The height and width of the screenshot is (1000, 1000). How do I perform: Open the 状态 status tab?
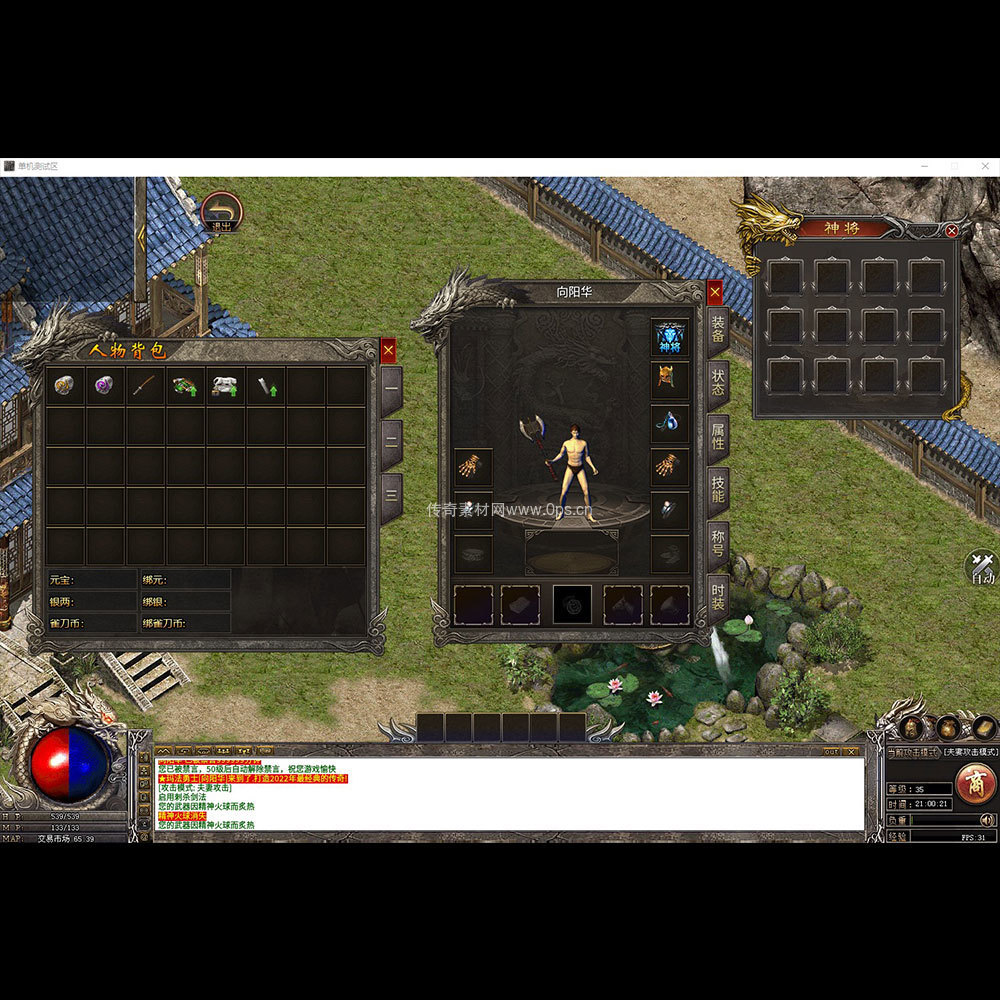tap(718, 386)
